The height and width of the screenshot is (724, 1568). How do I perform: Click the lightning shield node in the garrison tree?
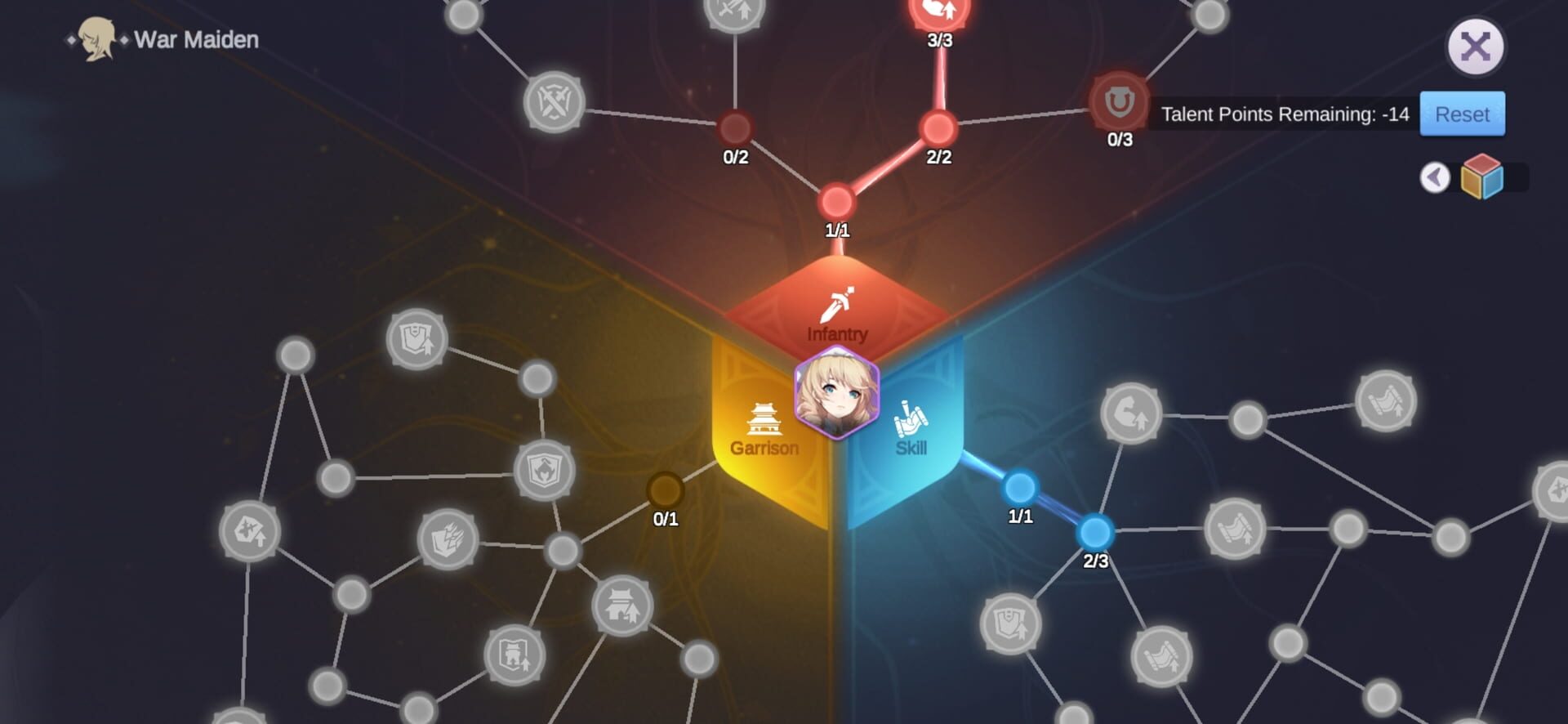pyautogui.click(x=447, y=539)
